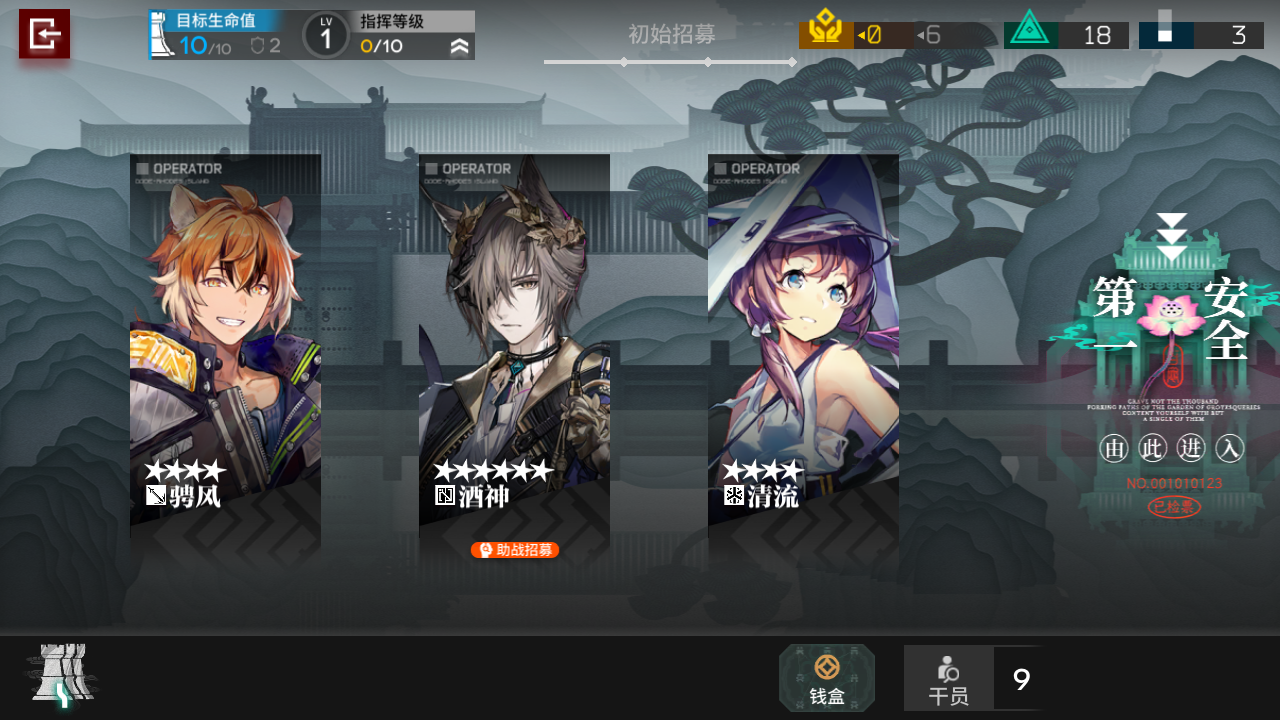Click the red exit door icon
This screenshot has width=1280, height=720.
44,34
